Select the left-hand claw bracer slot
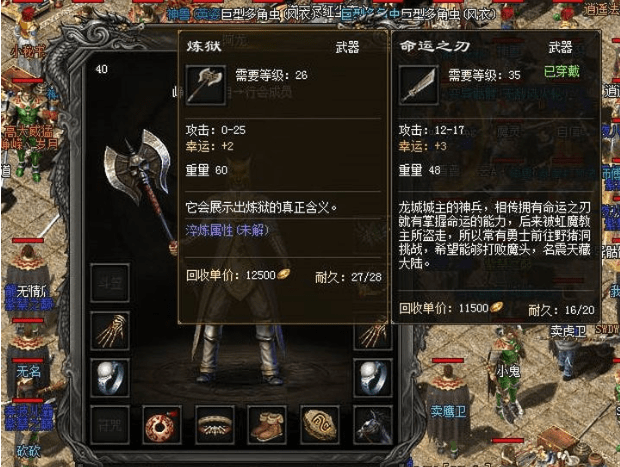The image size is (620, 467). [x=109, y=331]
